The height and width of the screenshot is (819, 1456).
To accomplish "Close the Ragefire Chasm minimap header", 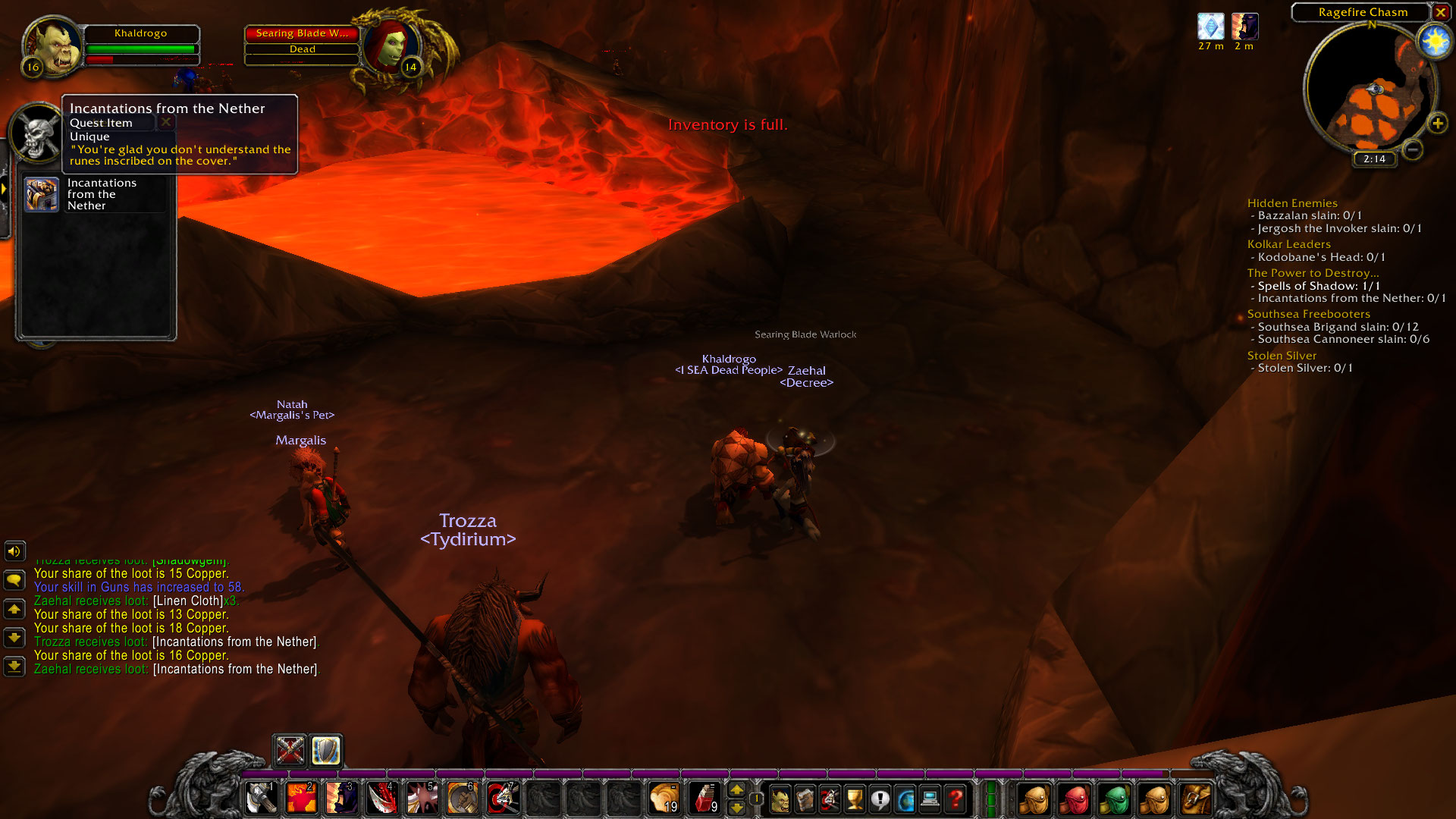I will 1441,13.
